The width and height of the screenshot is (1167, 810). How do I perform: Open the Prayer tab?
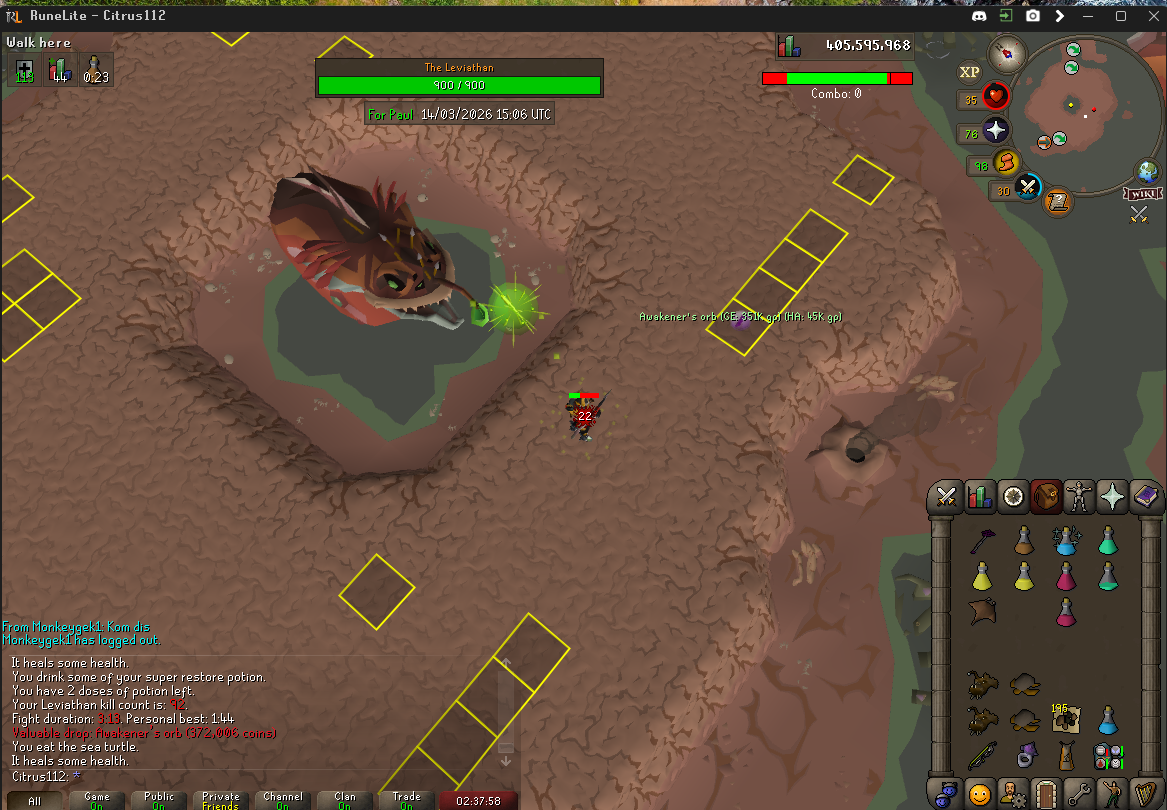(x=1112, y=496)
